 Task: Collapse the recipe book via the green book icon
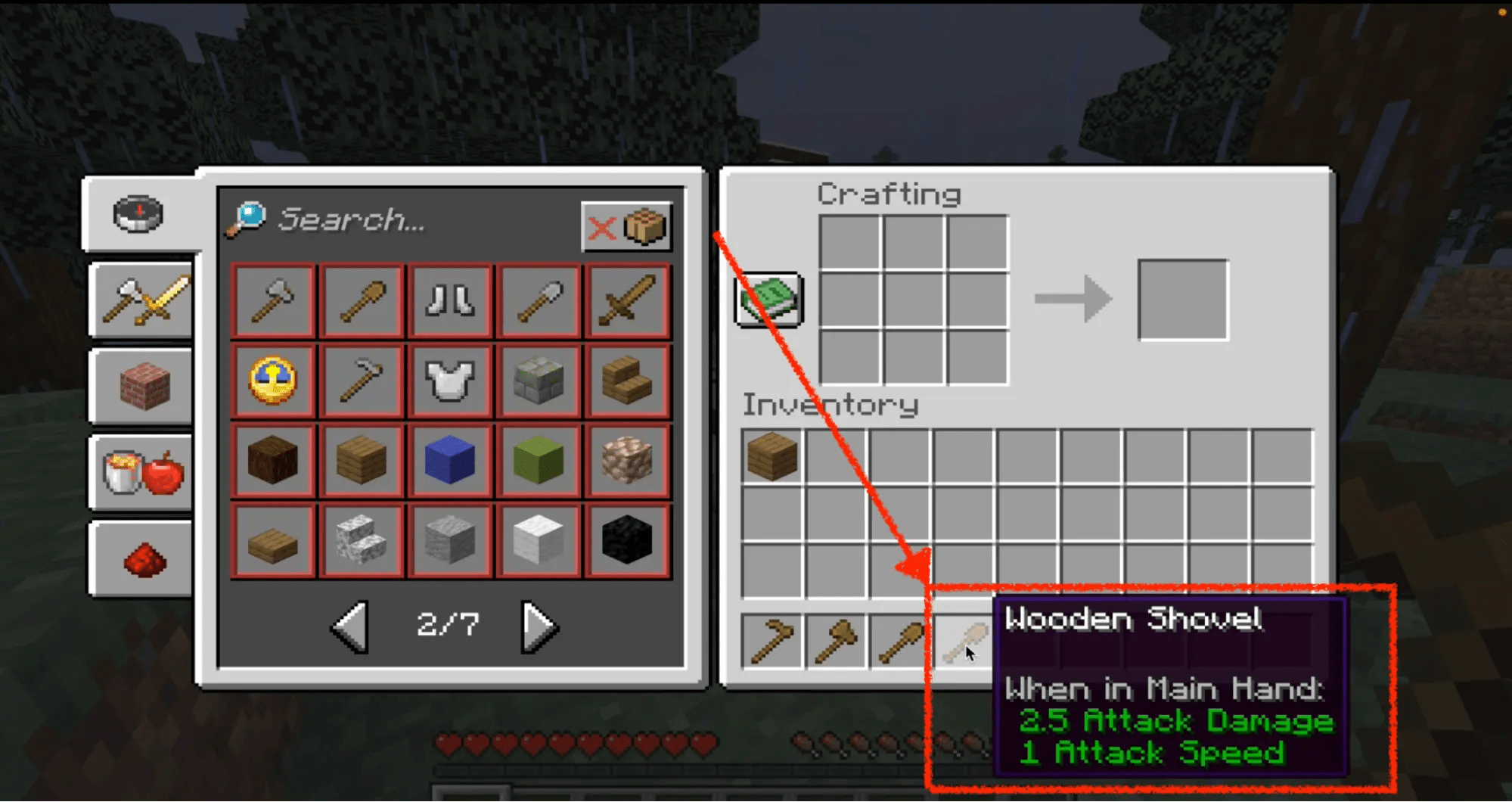(767, 298)
